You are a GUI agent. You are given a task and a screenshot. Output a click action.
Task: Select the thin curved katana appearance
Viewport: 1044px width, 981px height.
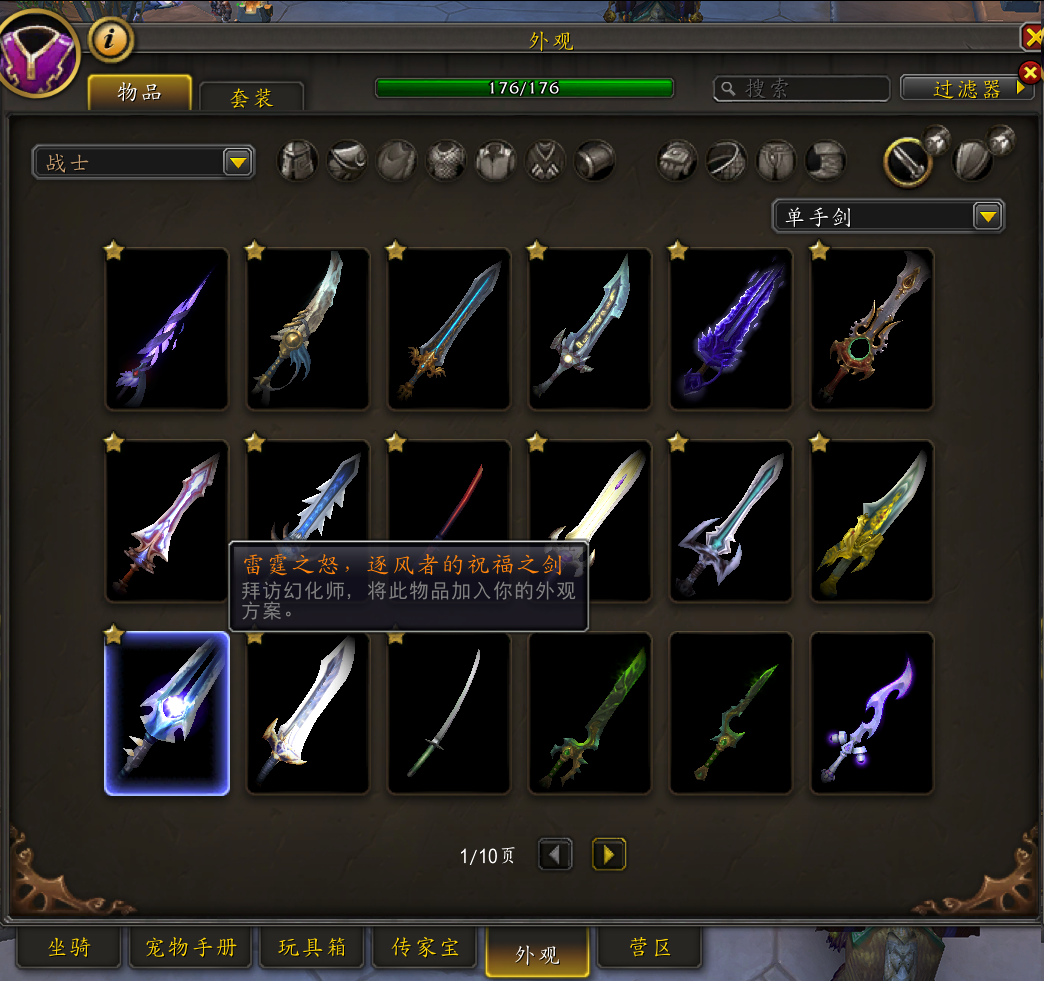(x=449, y=713)
